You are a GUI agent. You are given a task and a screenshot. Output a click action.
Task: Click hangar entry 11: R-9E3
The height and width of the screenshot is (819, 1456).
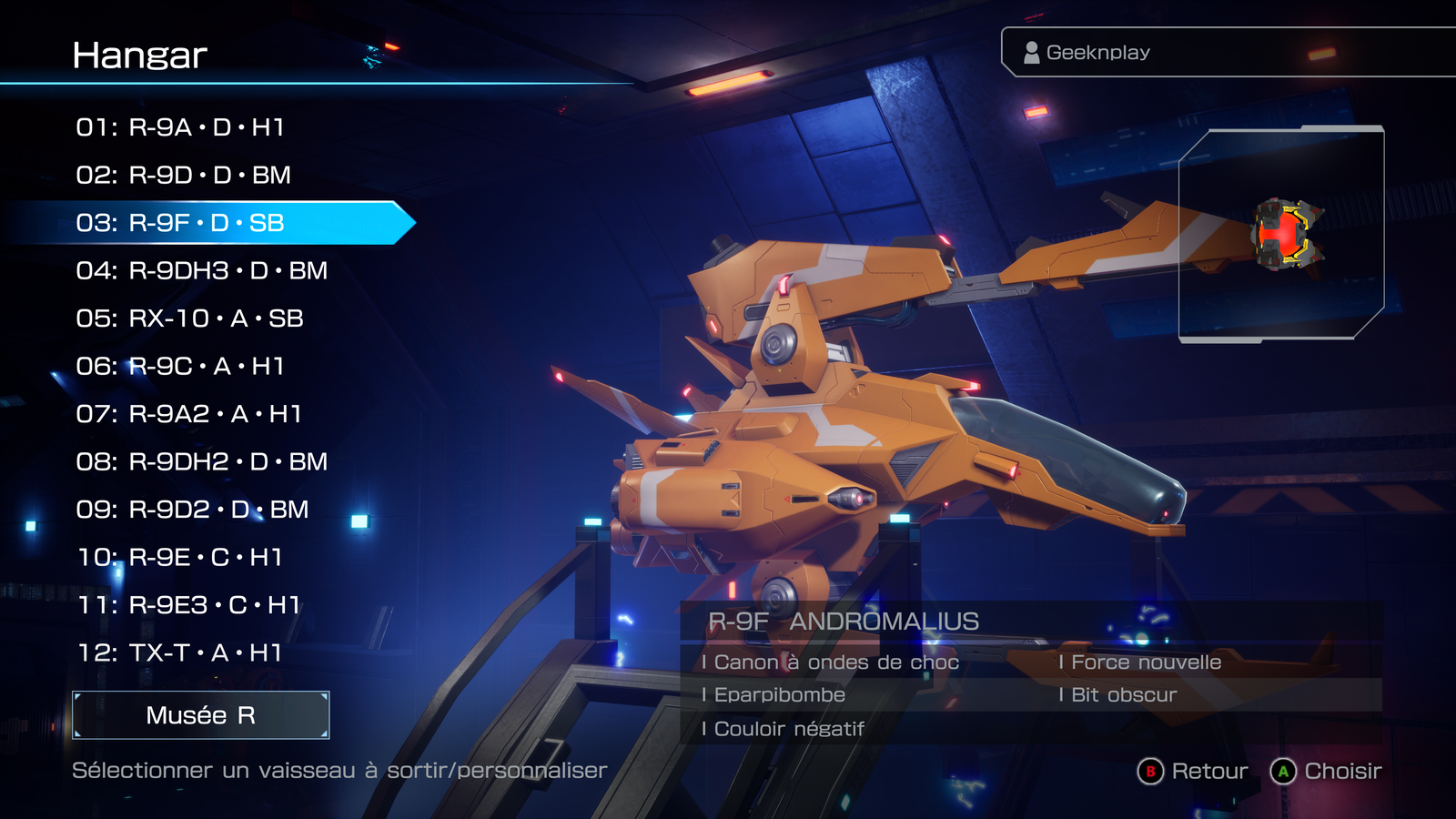click(188, 605)
